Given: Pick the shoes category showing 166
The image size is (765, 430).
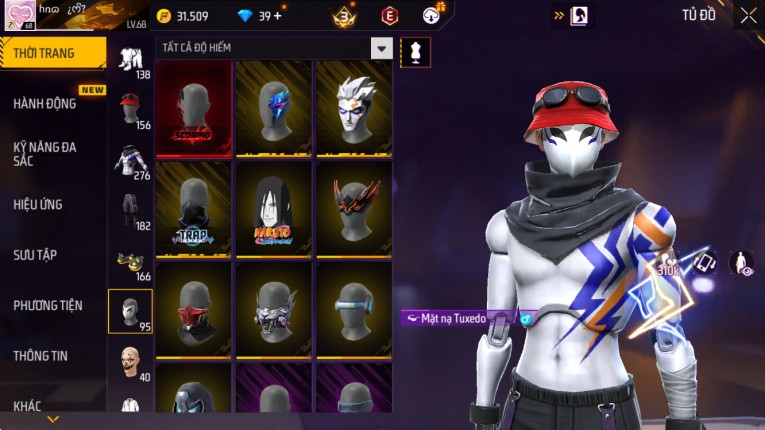Looking at the screenshot, I should click(x=130, y=262).
